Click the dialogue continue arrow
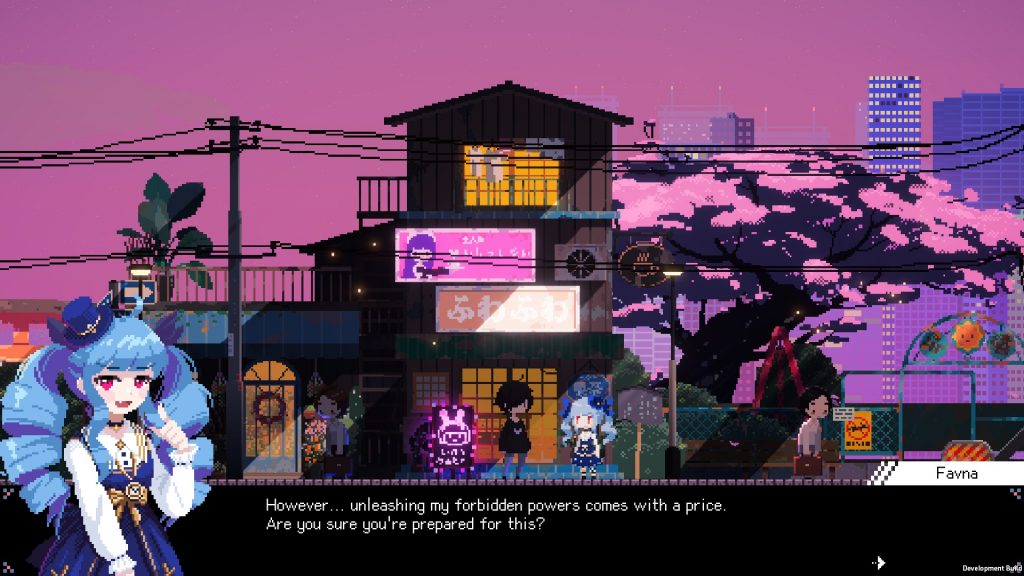The height and width of the screenshot is (576, 1024). (x=879, y=563)
